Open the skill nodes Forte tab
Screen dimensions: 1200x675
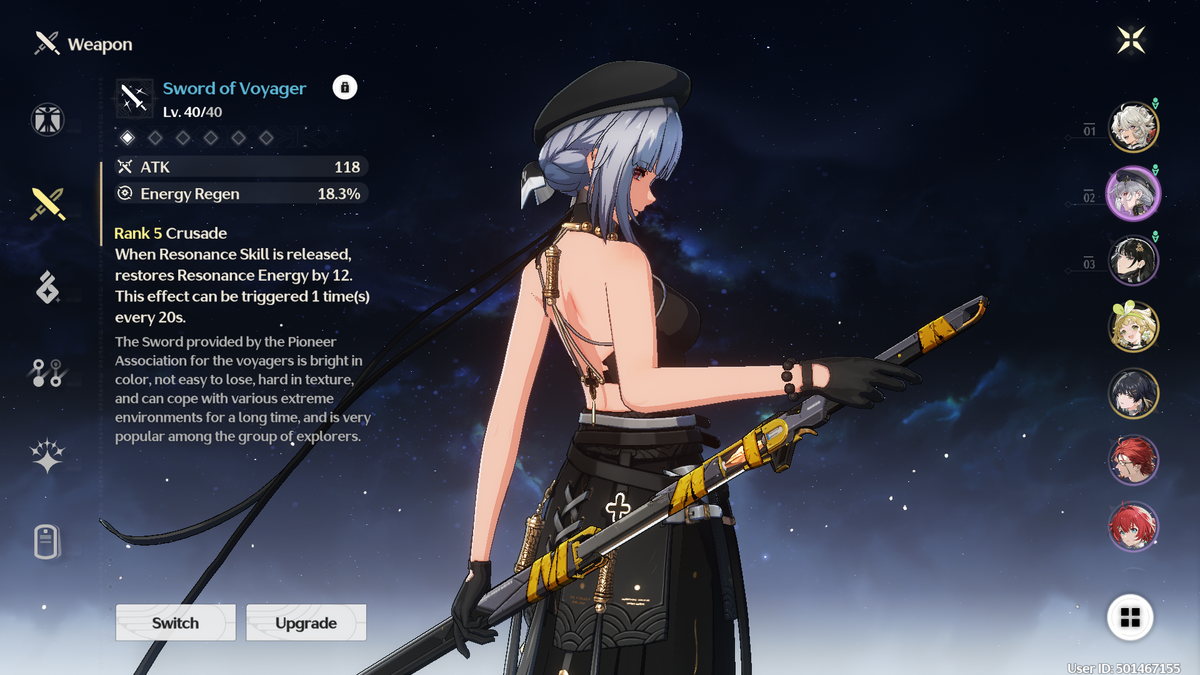coord(47,373)
